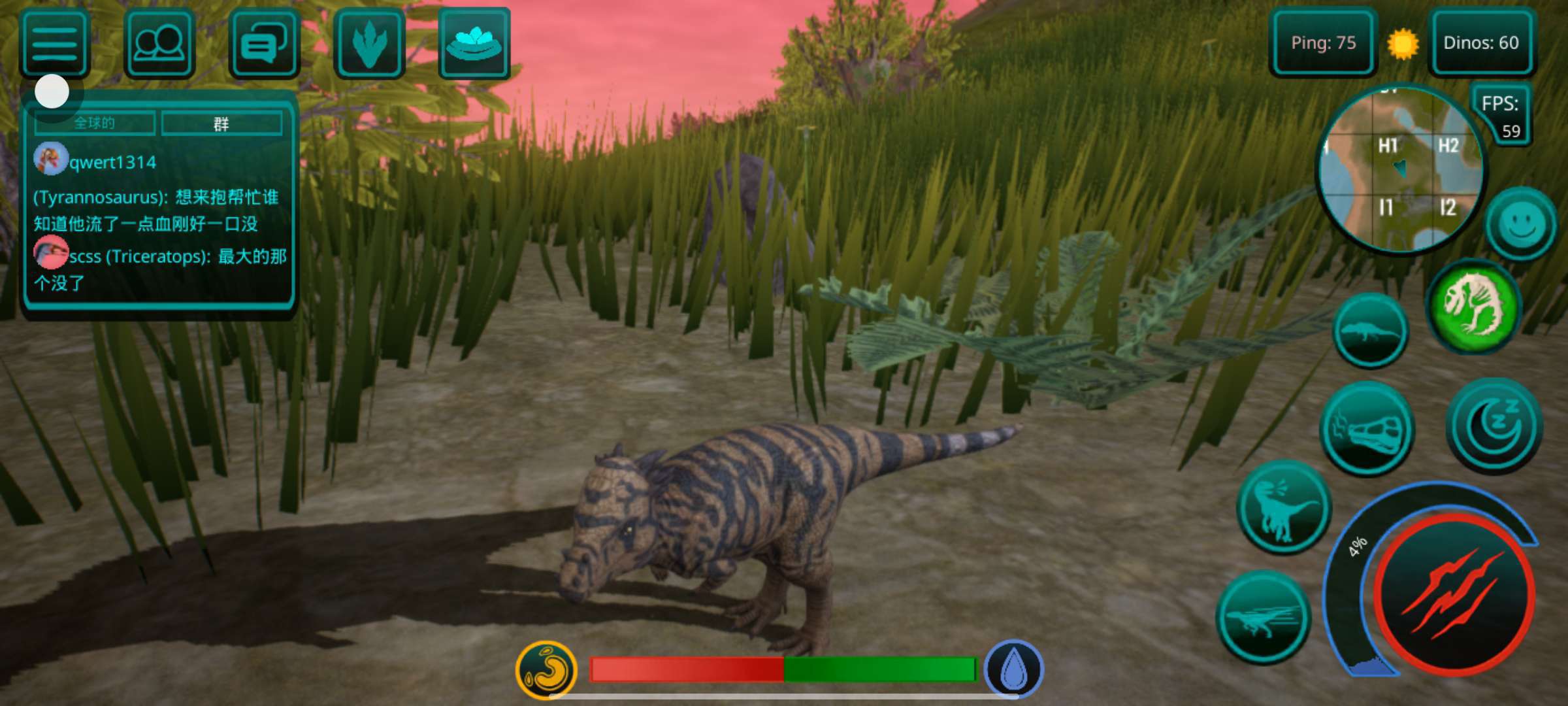The height and width of the screenshot is (706, 1568).
Task: Activate the dinosaur skull sniff ability
Action: [x=1366, y=429]
